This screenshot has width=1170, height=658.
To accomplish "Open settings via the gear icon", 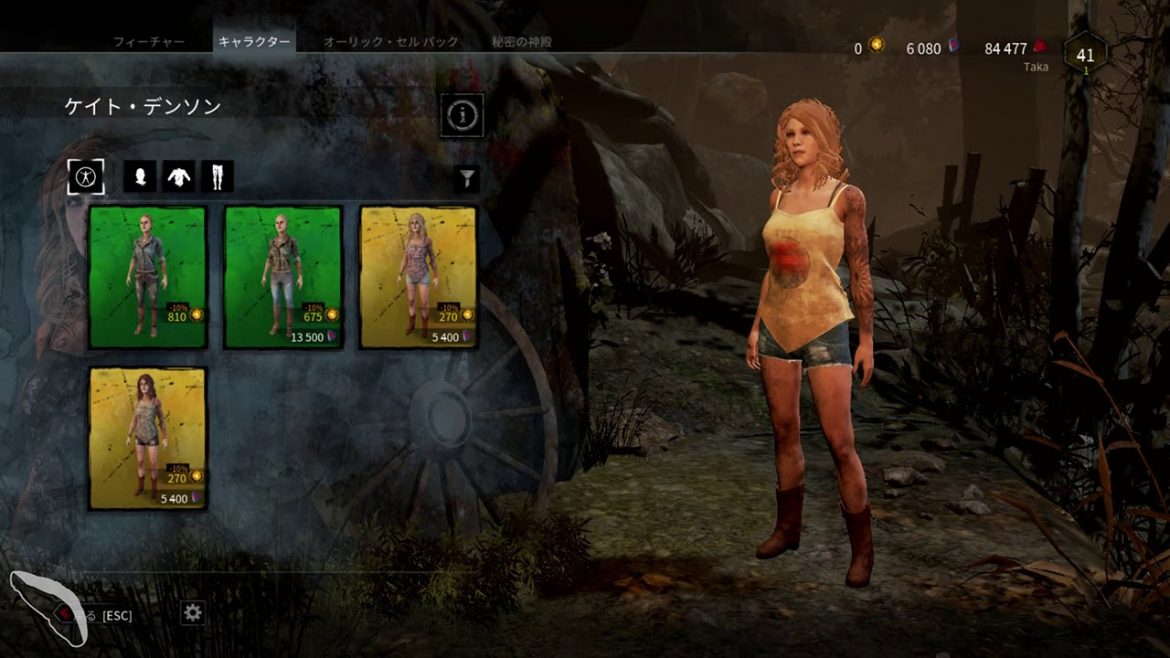I will tap(193, 613).
